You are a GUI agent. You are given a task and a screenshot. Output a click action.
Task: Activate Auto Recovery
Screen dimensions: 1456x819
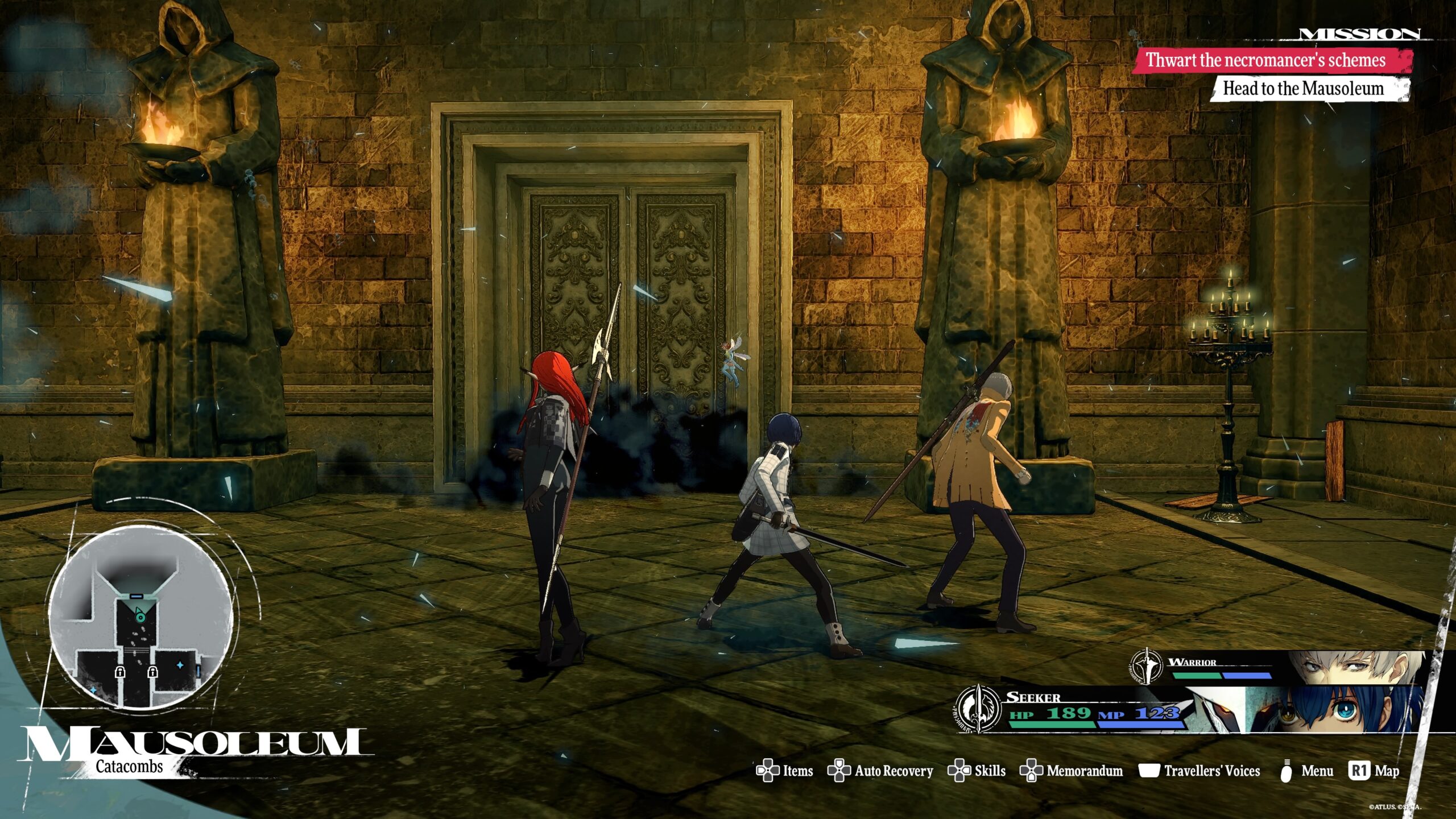(880, 771)
